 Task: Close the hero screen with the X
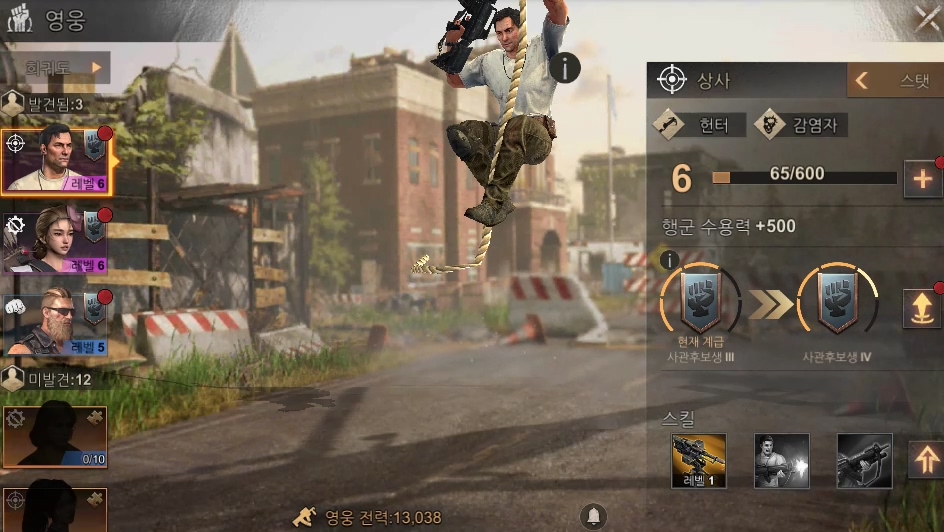(x=927, y=18)
